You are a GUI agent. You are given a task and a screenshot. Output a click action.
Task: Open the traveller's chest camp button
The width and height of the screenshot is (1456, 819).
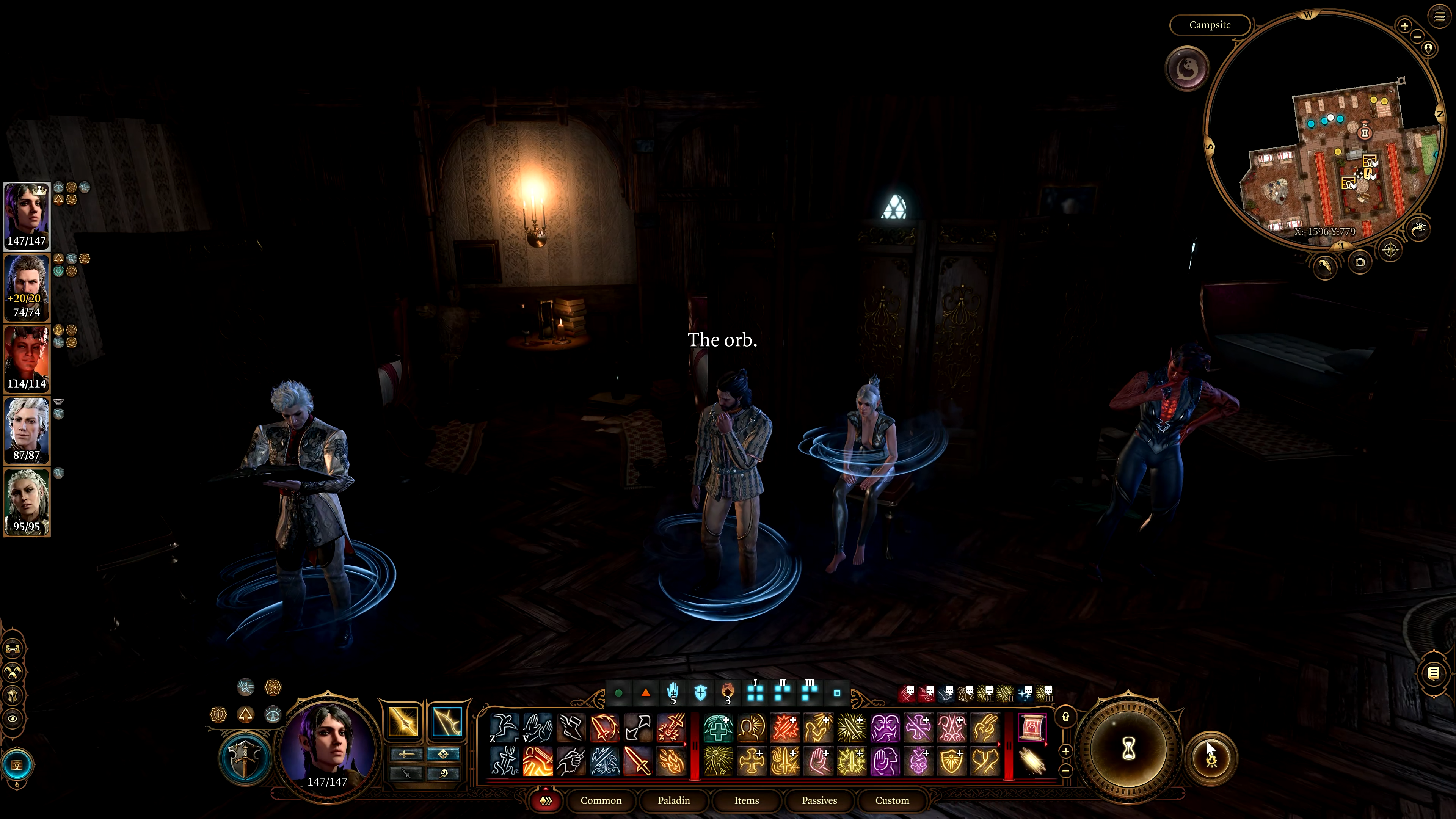pyautogui.click(x=17, y=765)
